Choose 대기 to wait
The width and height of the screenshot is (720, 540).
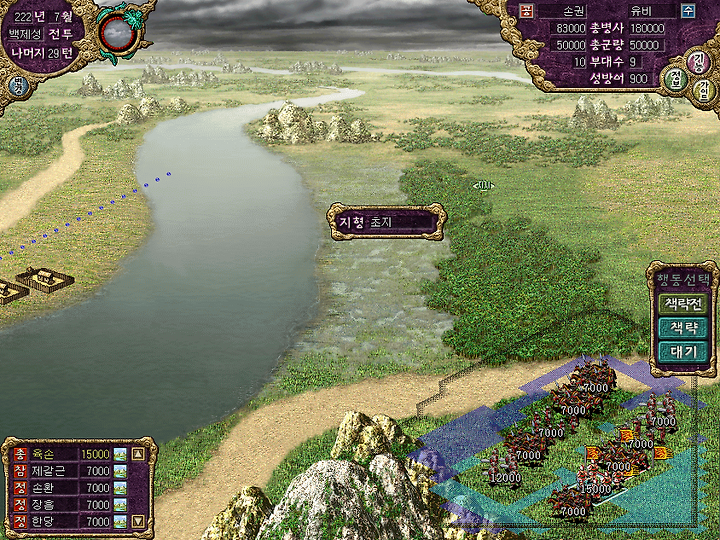tap(683, 351)
